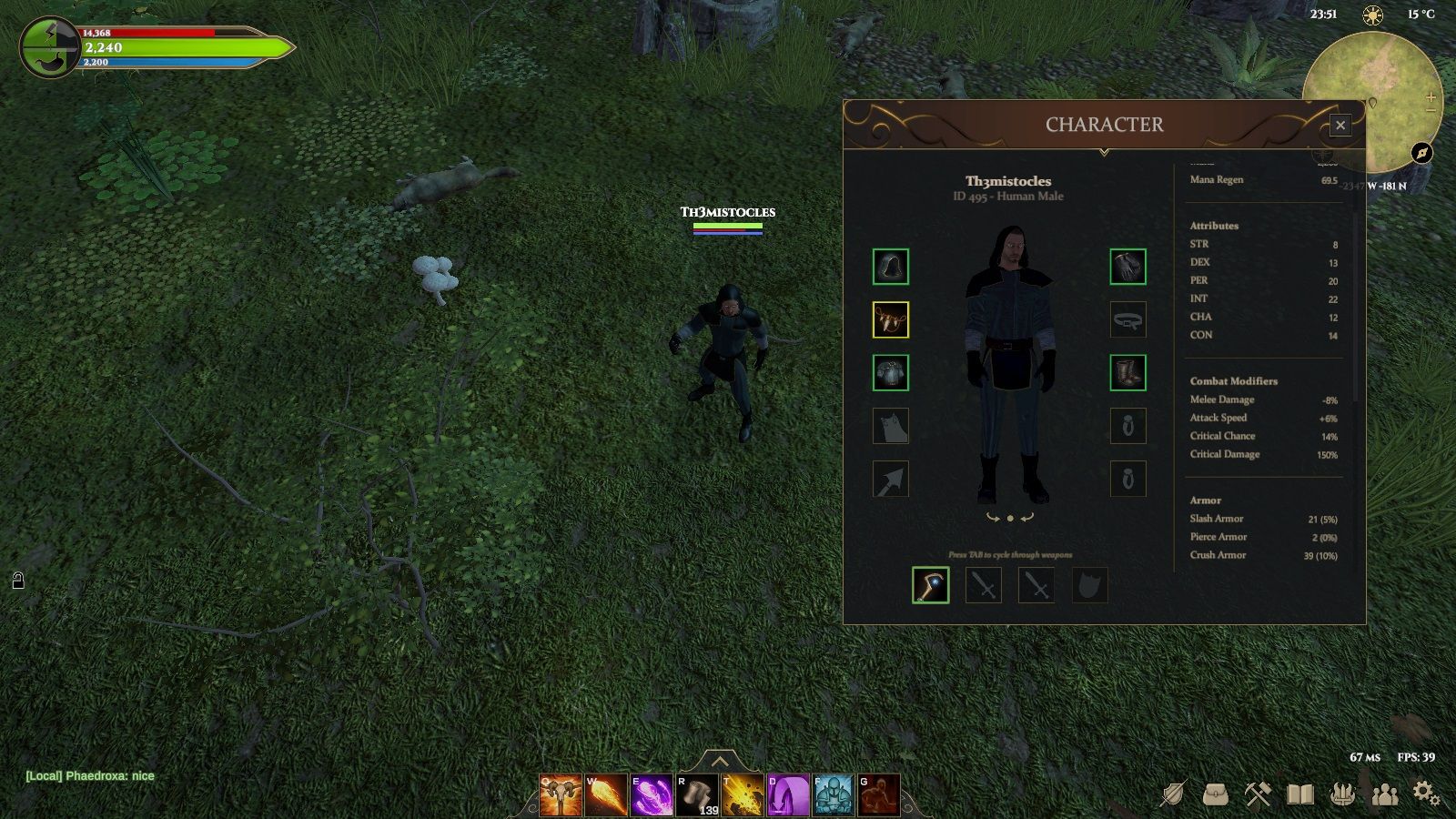The width and height of the screenshot is (1456, 819).
Task: Activate the ram skull ability
Action: (x=561, y=795)
